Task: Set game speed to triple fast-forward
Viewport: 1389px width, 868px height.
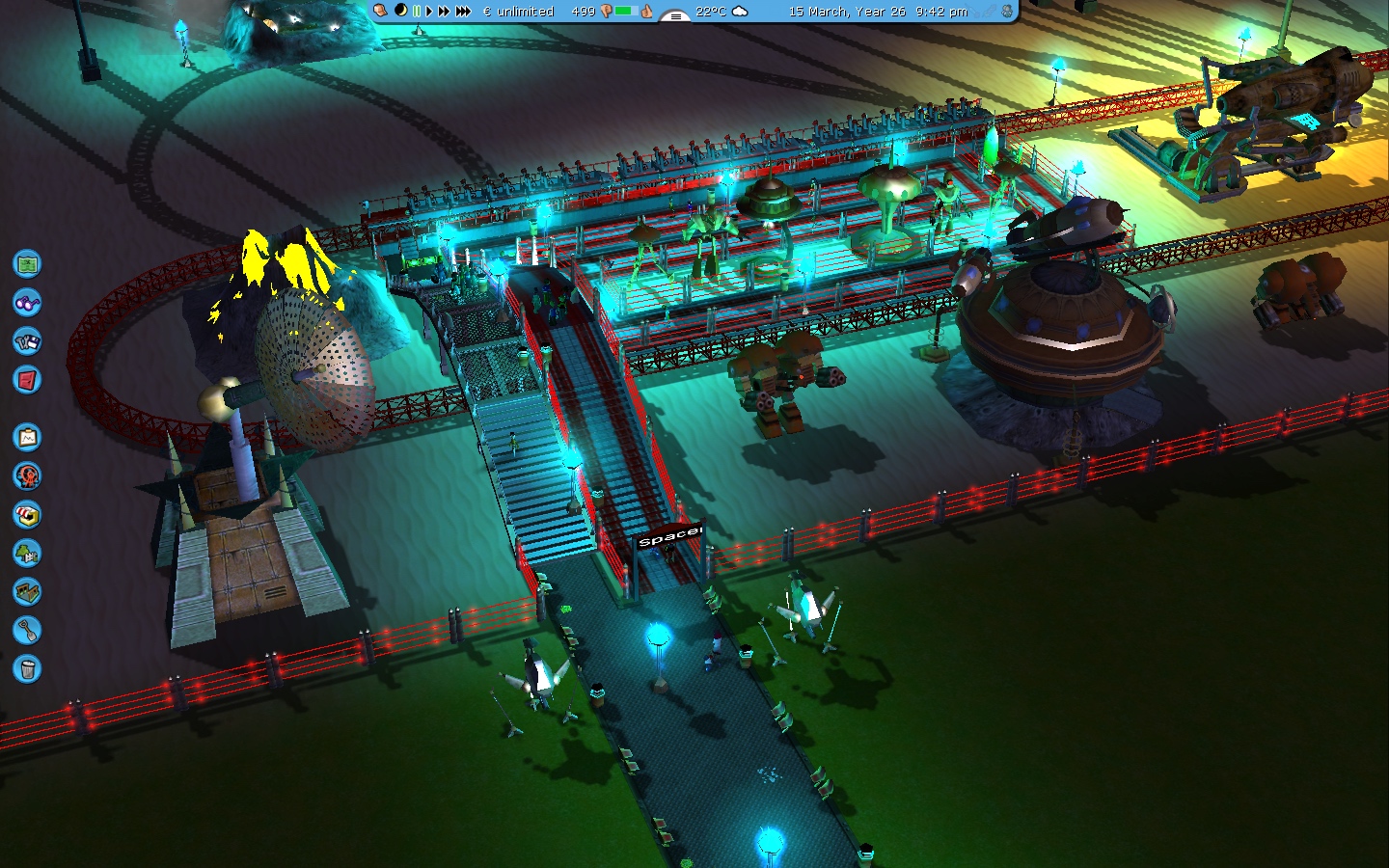Action: click(463, 12)
